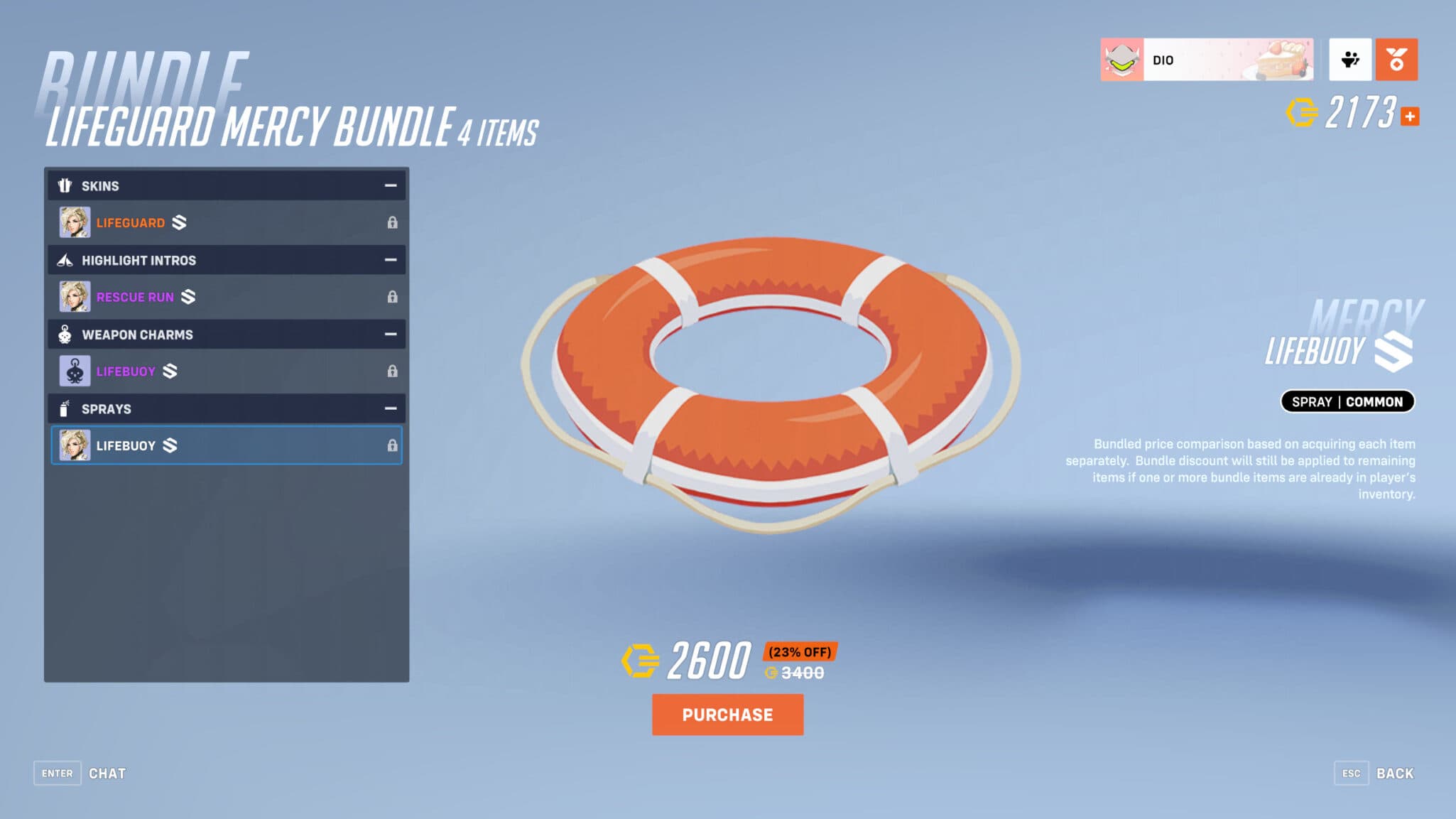Collapse the Weapon Charms section
The image size is (1456, 819).
pos(390,334)
